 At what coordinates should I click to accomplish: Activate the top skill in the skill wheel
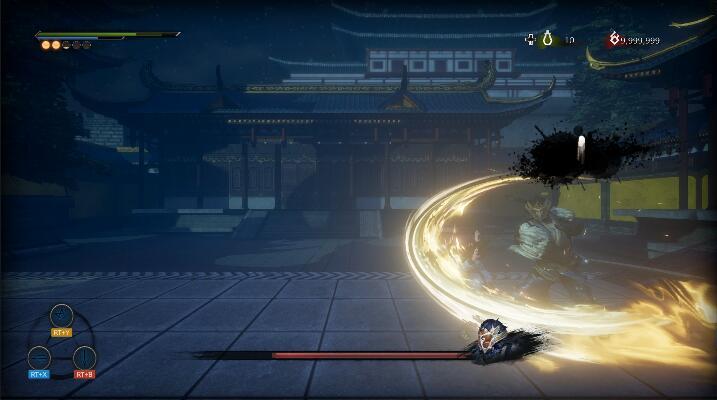click(x=61, y=316)
